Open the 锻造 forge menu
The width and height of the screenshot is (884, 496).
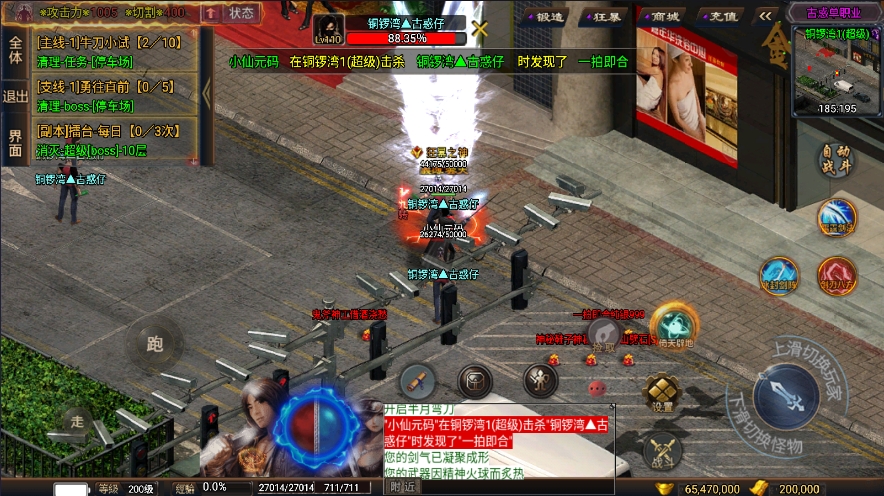(x=548, y=16)
